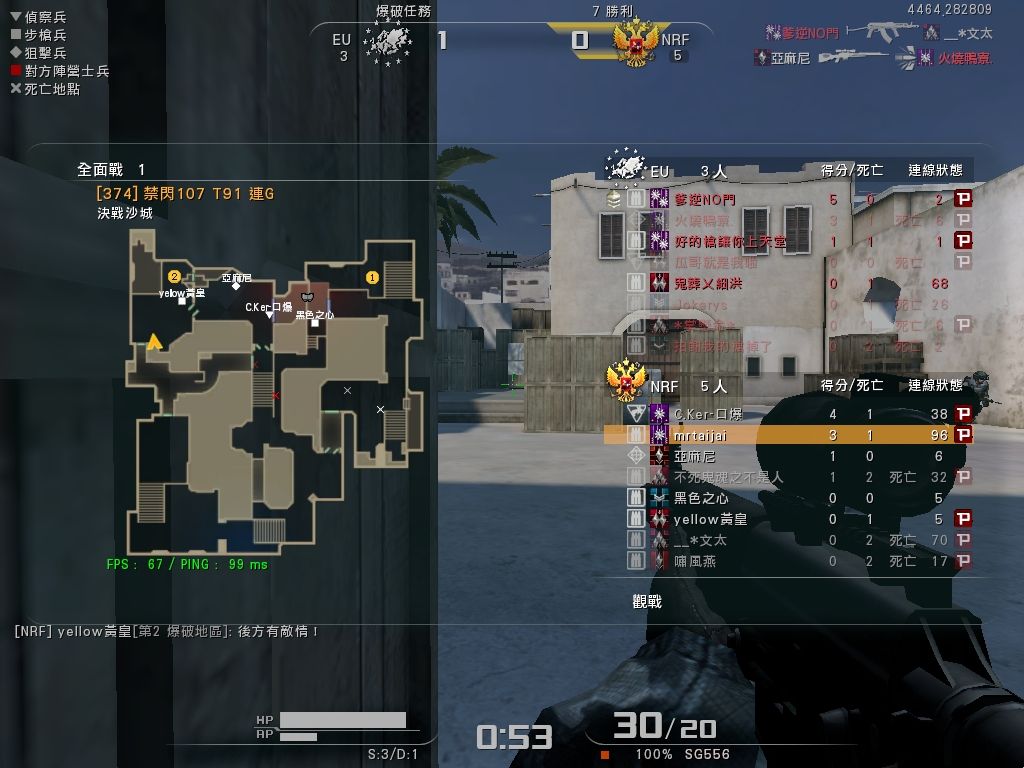
Task: Choose the 嘯風燕 row in the scoreboard
Action: click(788, 561)
